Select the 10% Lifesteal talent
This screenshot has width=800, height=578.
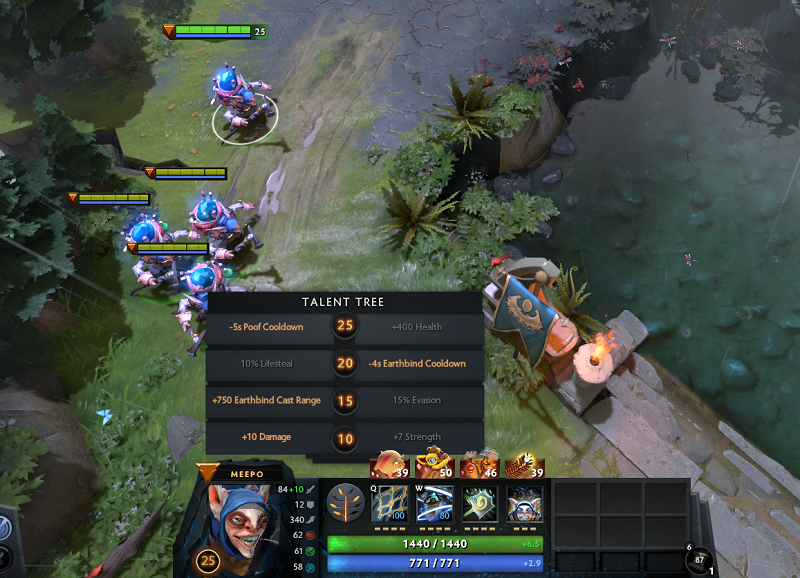(268, 363)
